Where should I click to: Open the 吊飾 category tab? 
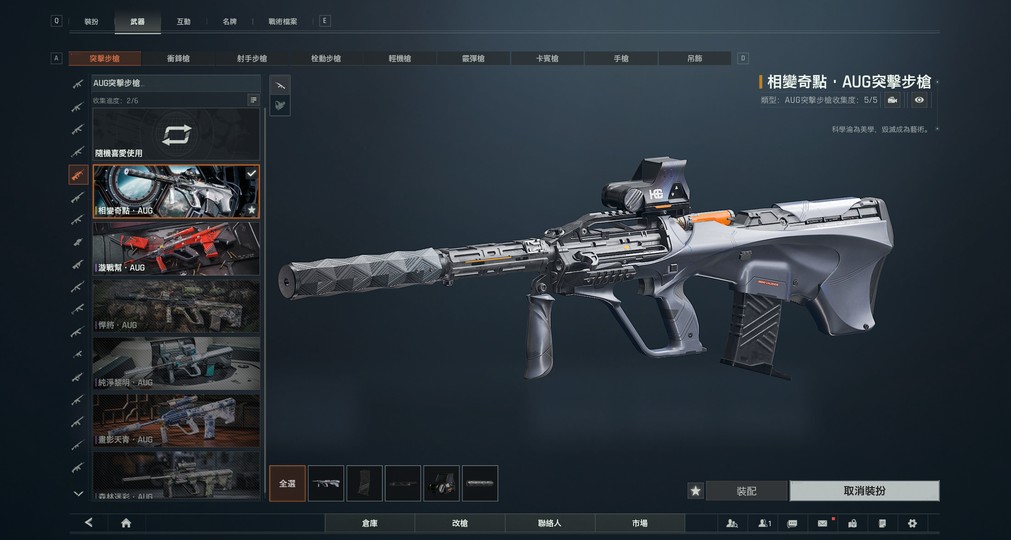[x=694, y=59]
